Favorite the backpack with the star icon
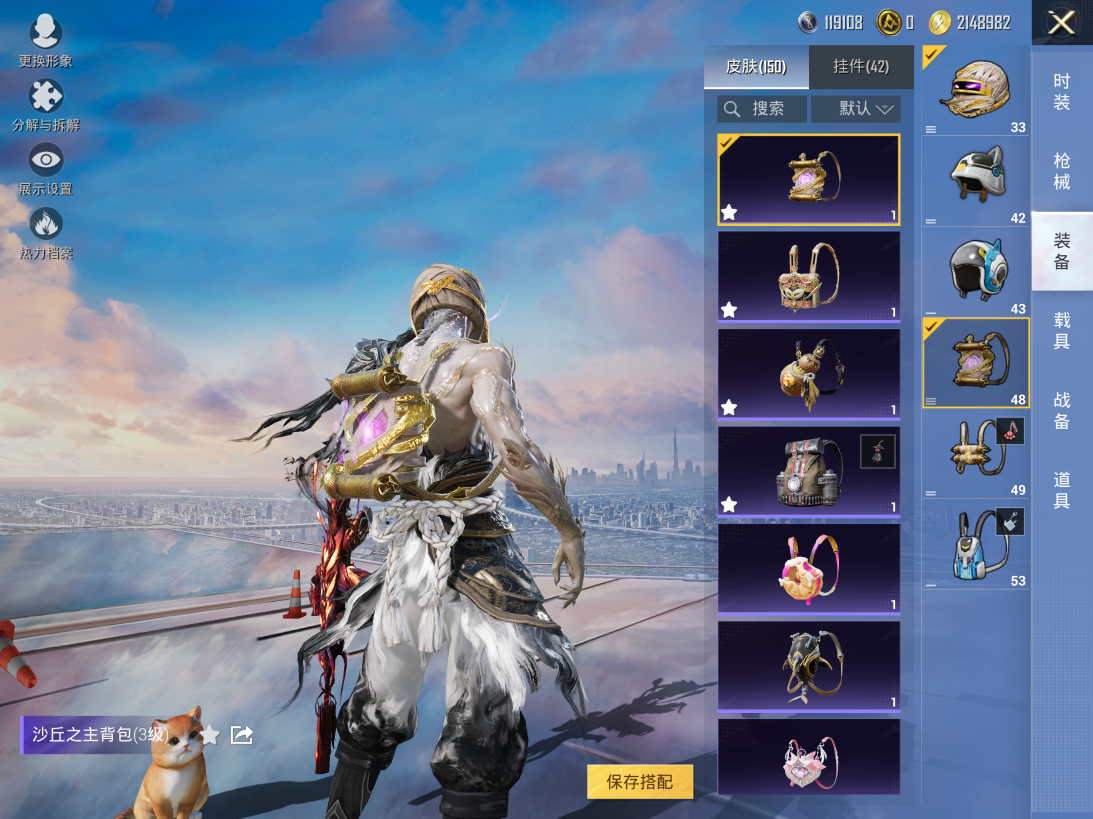This screenshot has height=819, width=1093. click(x=209, y=736)
